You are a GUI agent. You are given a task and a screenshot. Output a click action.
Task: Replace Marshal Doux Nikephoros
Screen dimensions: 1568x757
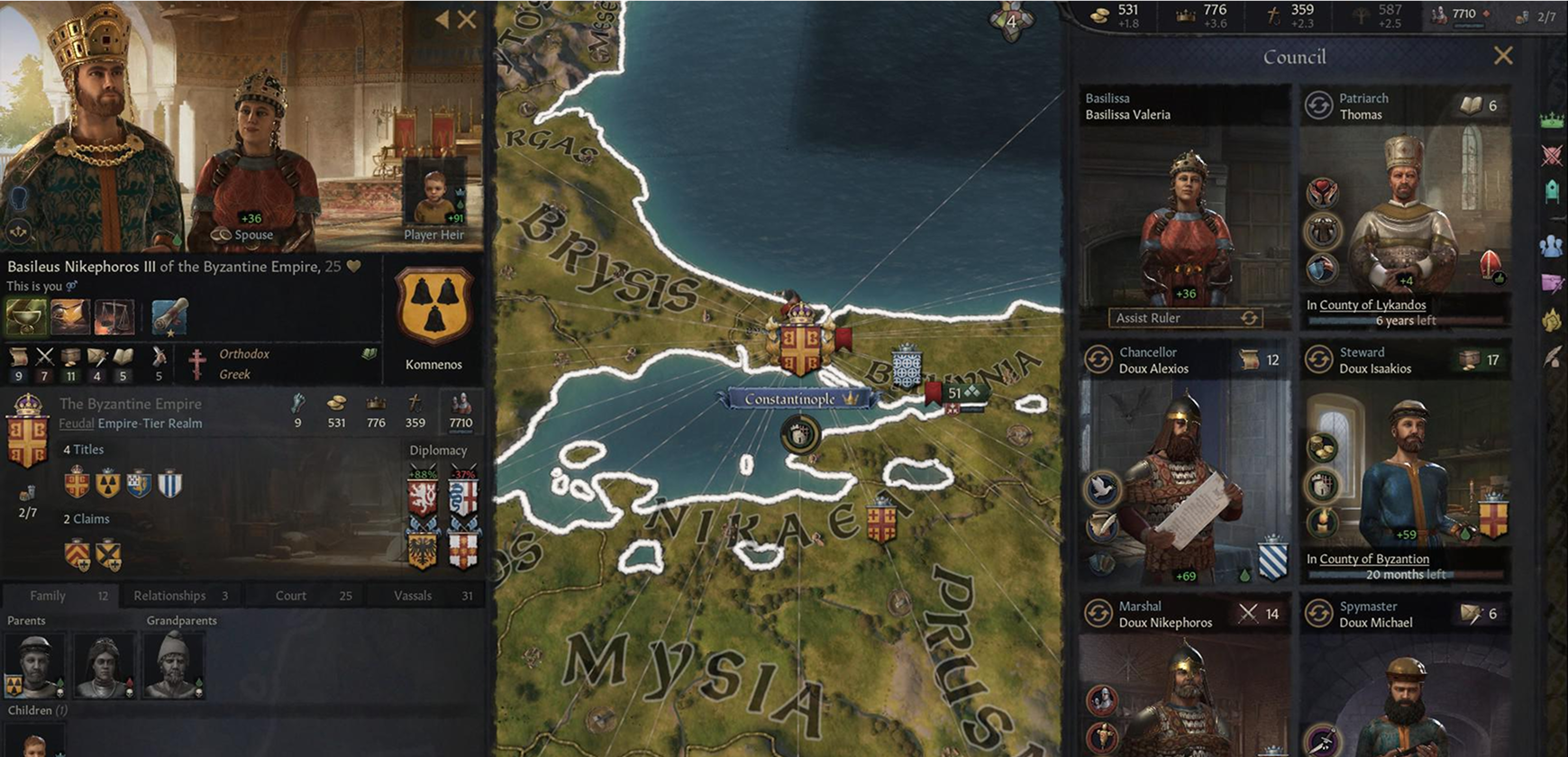(x=1099, y=614)
